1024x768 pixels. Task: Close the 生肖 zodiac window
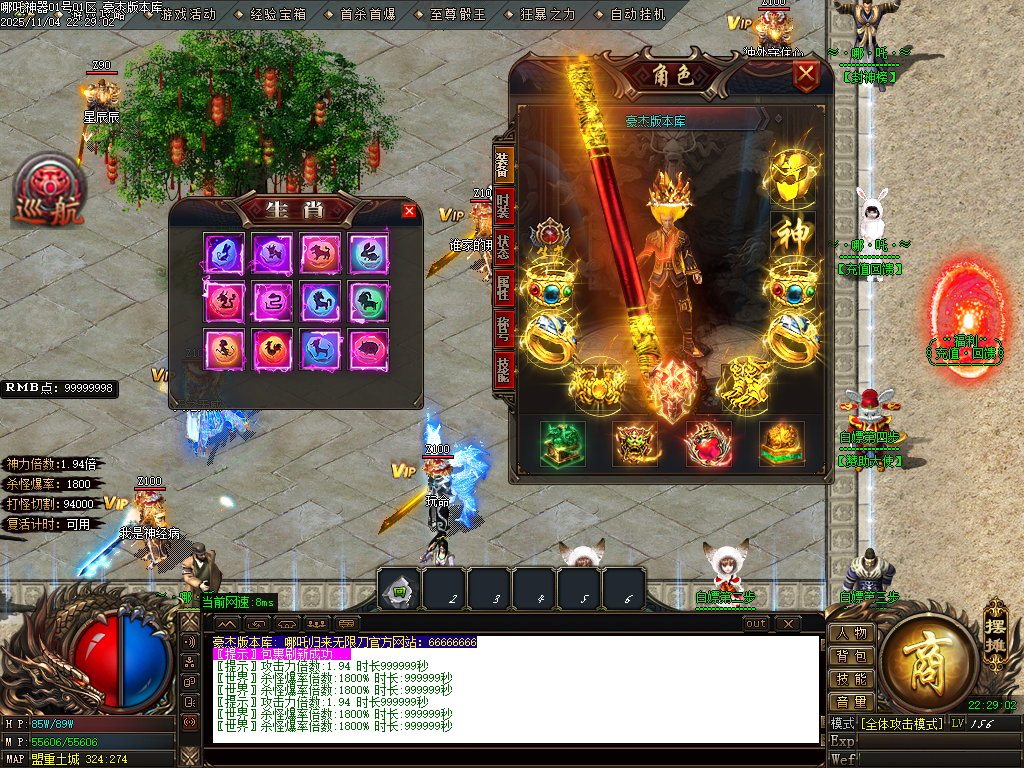click(408, 211)
